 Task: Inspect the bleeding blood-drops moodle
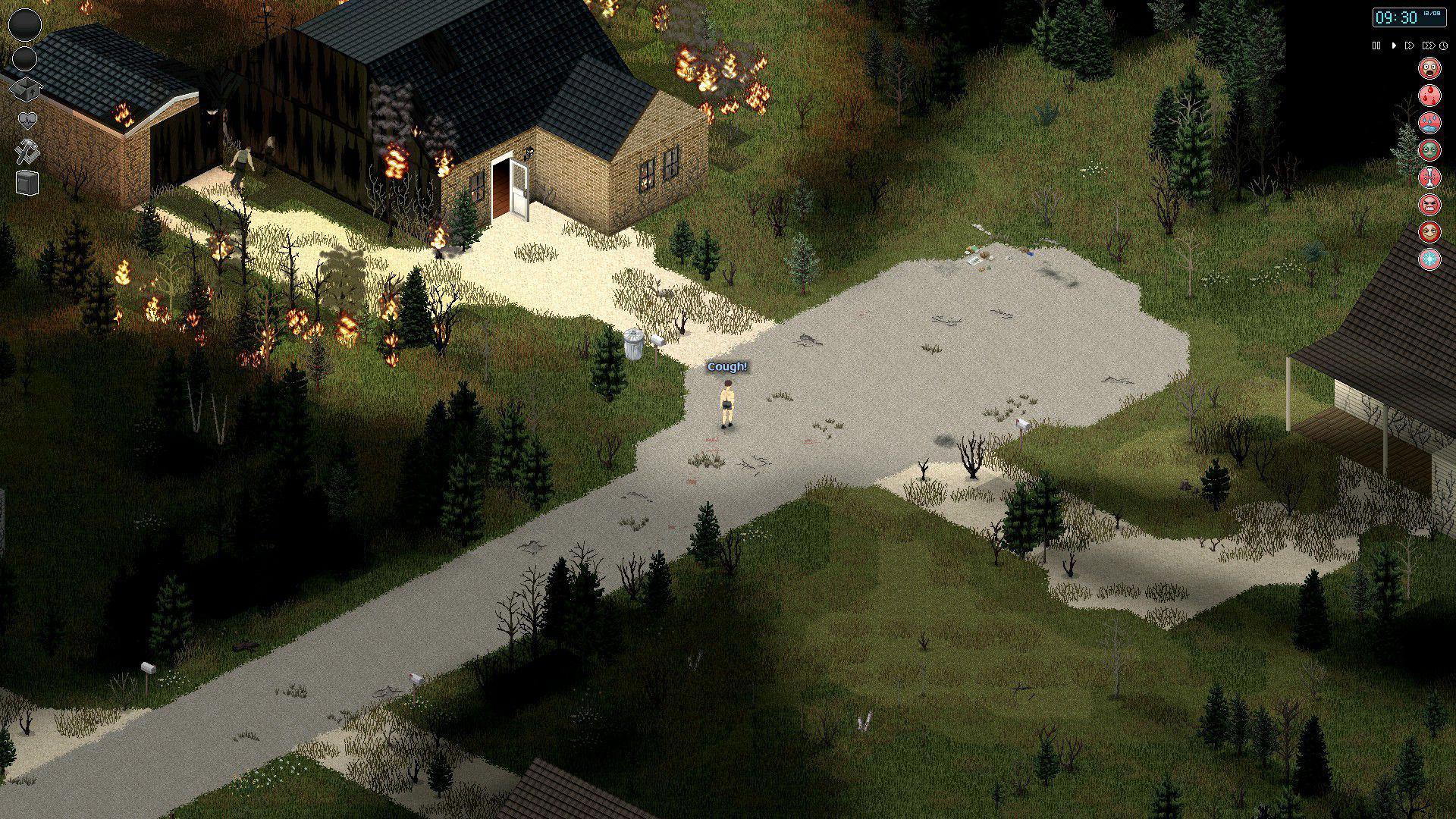[x=1429, y=94]
